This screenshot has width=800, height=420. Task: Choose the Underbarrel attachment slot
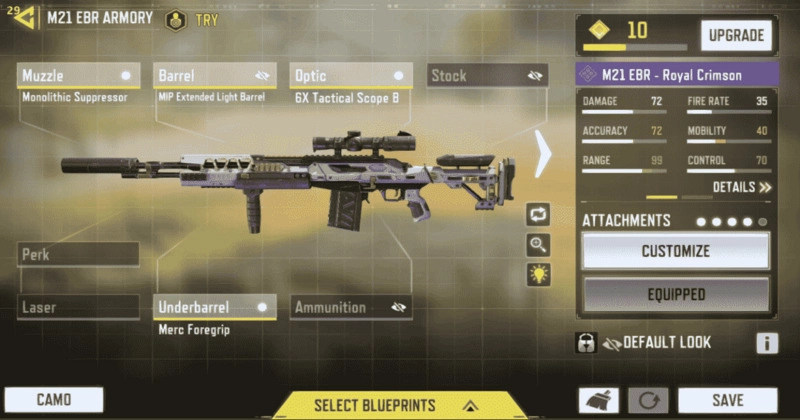coord(216,308)
